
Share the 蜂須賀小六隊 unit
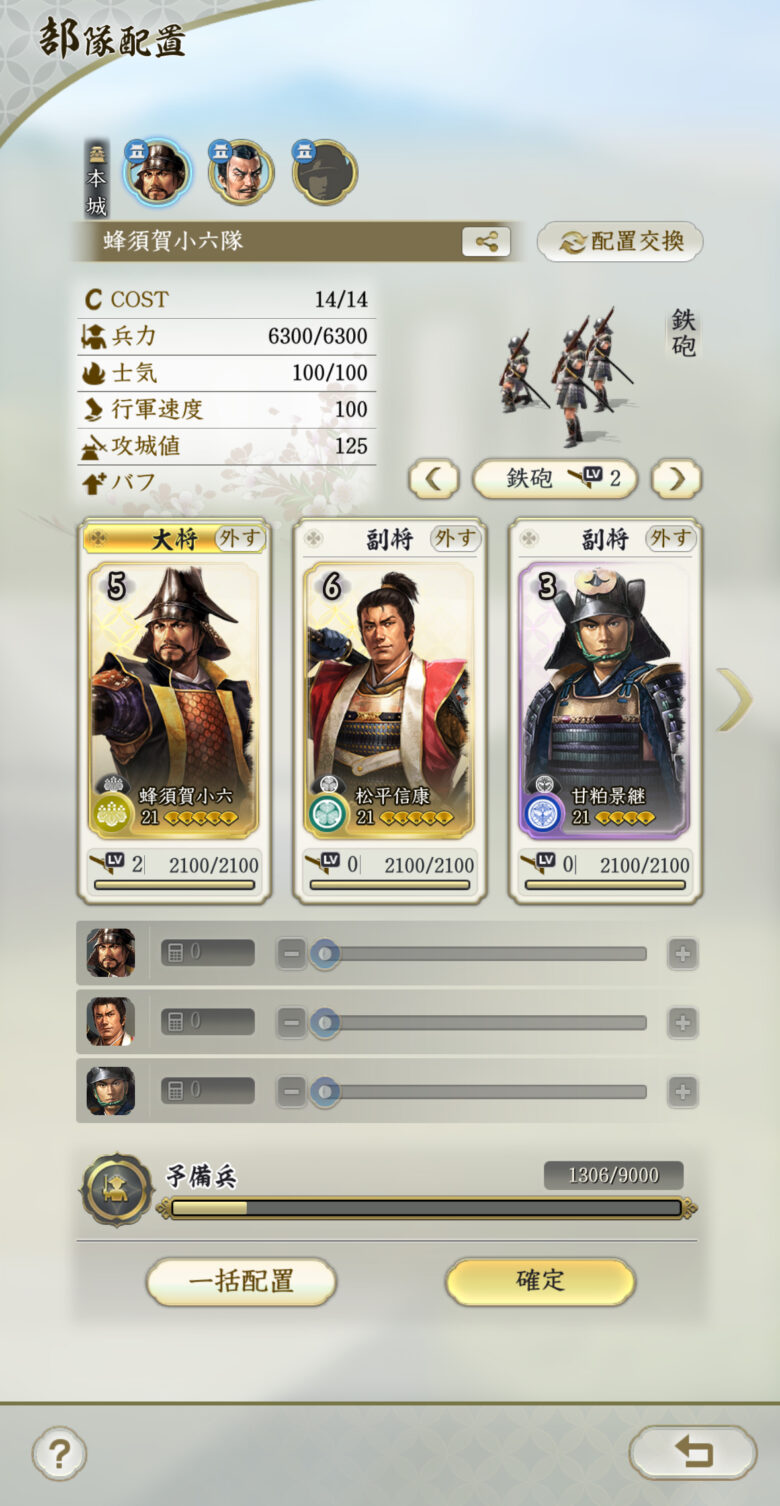pyautogui.click(x=486, y=241)
